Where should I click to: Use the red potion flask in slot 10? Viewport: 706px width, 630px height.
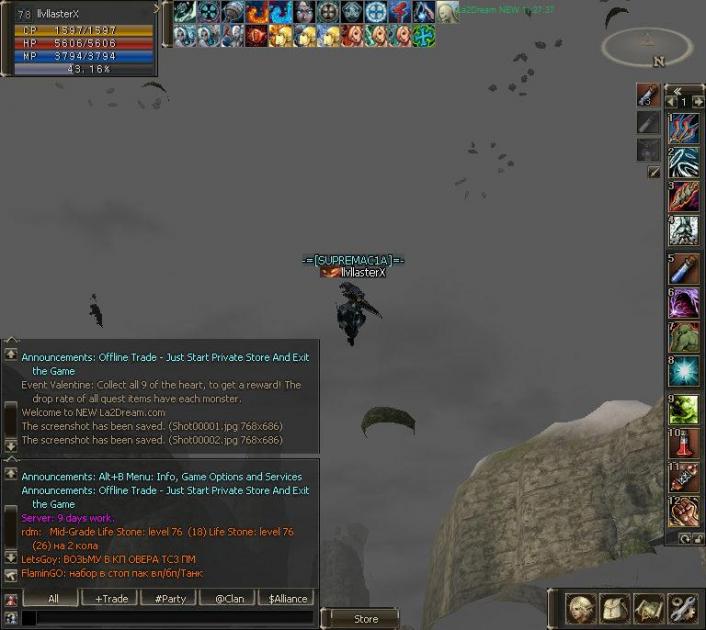pyautogui.click(x=683, y=441)
